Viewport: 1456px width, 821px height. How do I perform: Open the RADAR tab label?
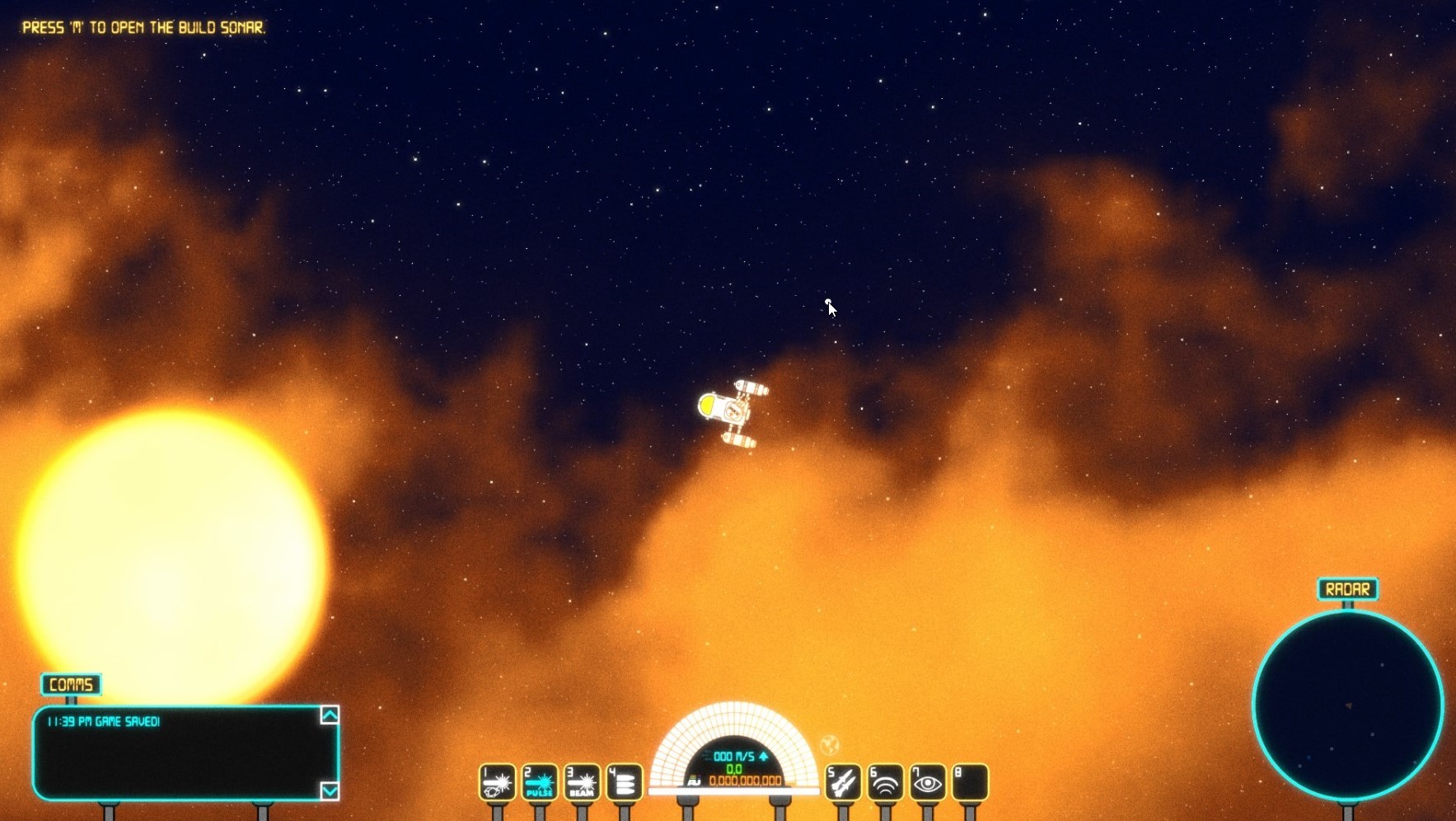tap(1348, 588)
